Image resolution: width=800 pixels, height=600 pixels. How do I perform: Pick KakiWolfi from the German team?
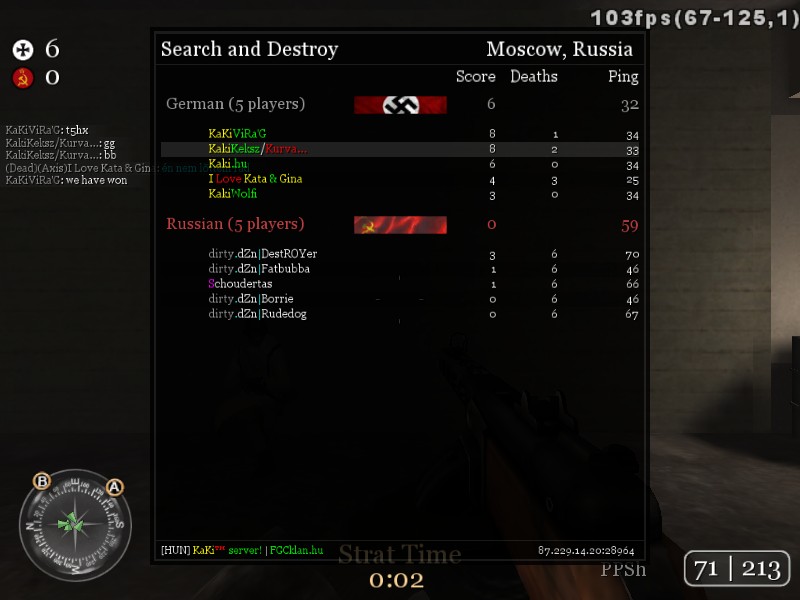[x=233, y=194]
